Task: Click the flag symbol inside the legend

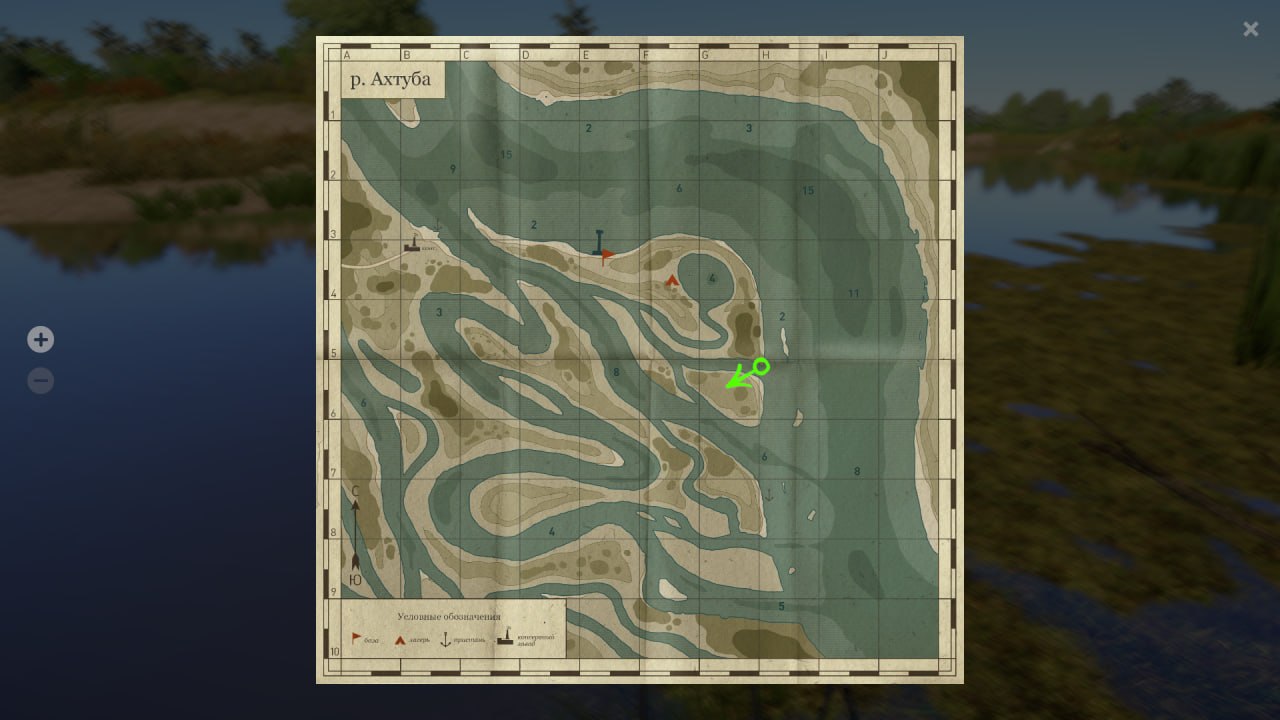Action: coord(356,637)
